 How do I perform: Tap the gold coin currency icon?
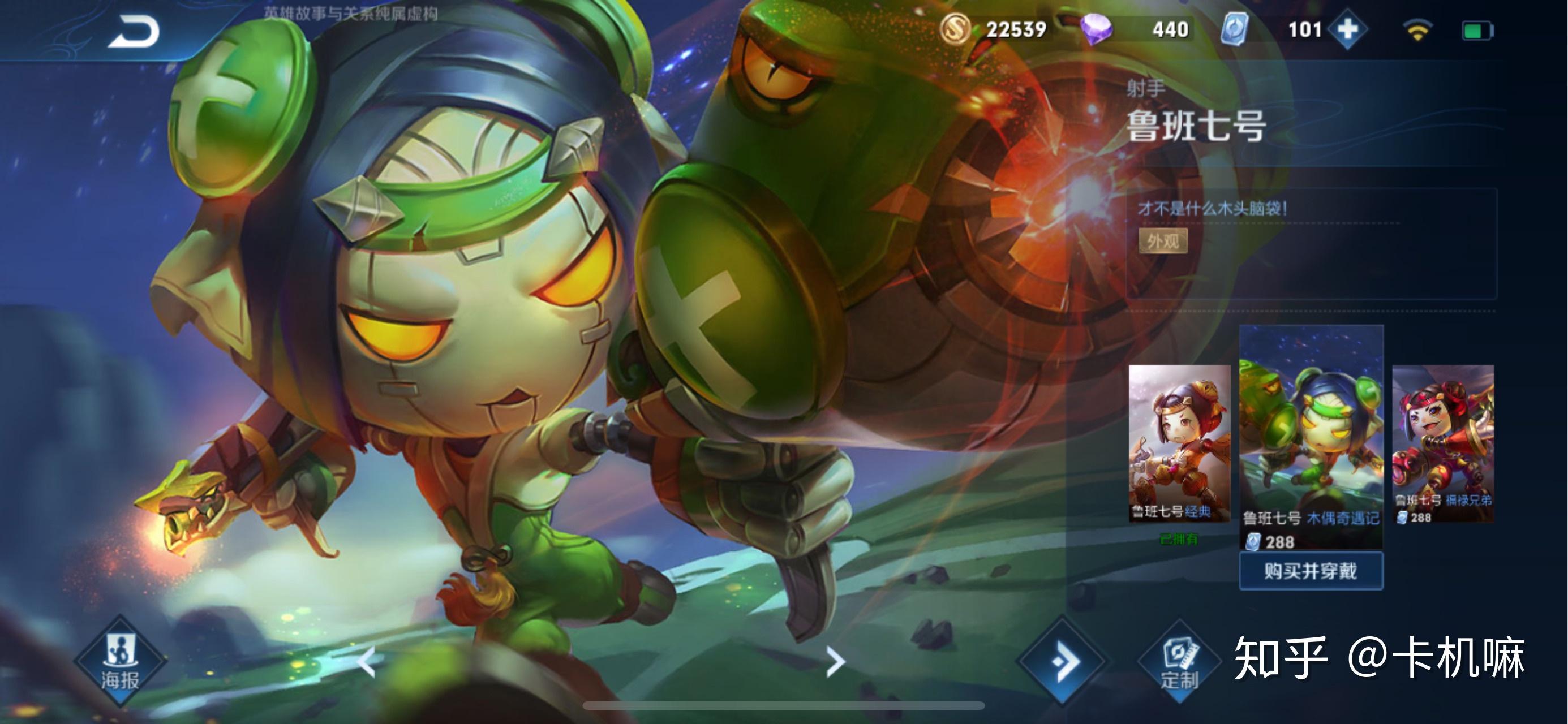tap(955, 29)
